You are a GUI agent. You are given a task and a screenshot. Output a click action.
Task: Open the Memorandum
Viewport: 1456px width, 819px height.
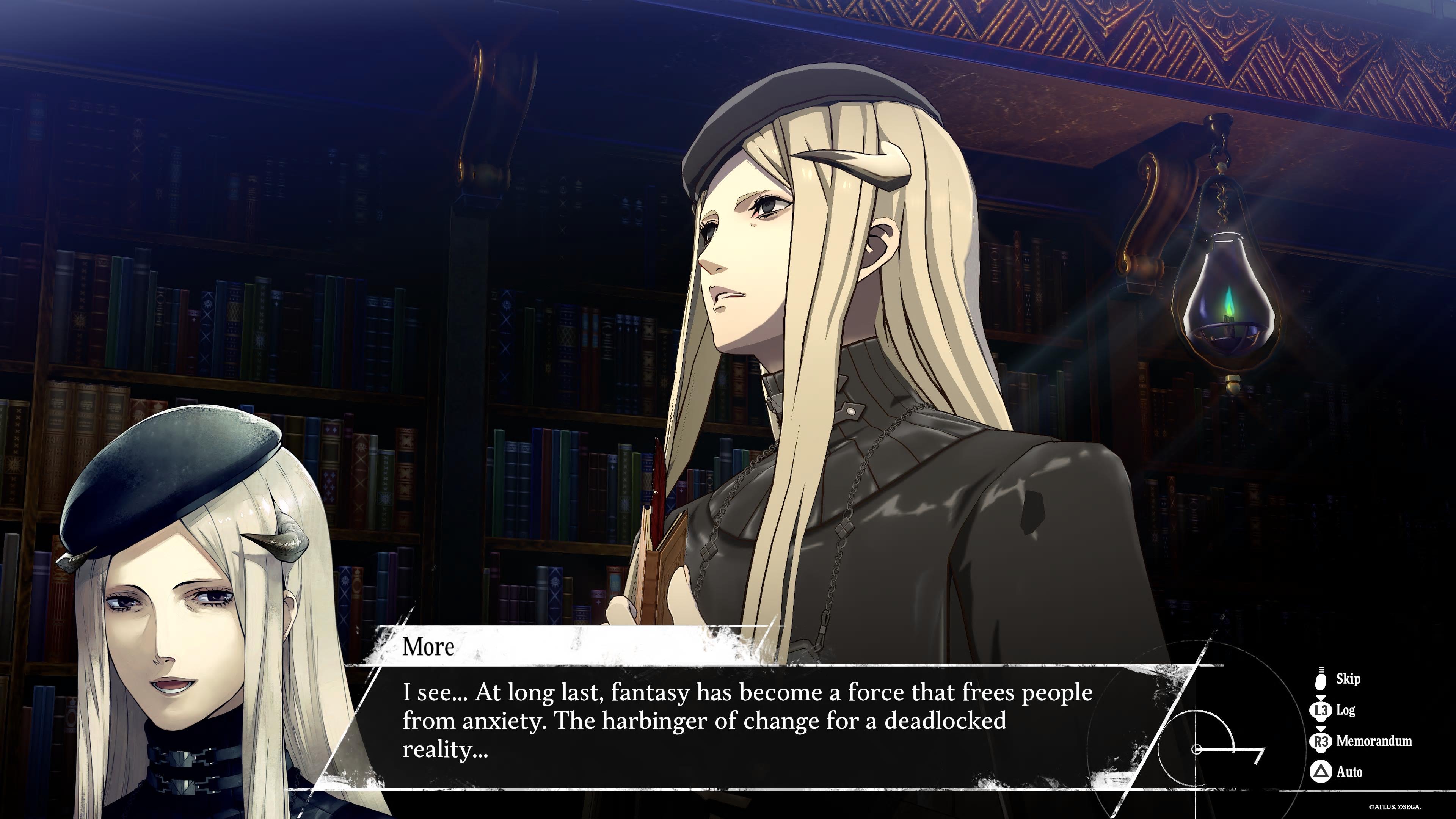coord(1373,741)
